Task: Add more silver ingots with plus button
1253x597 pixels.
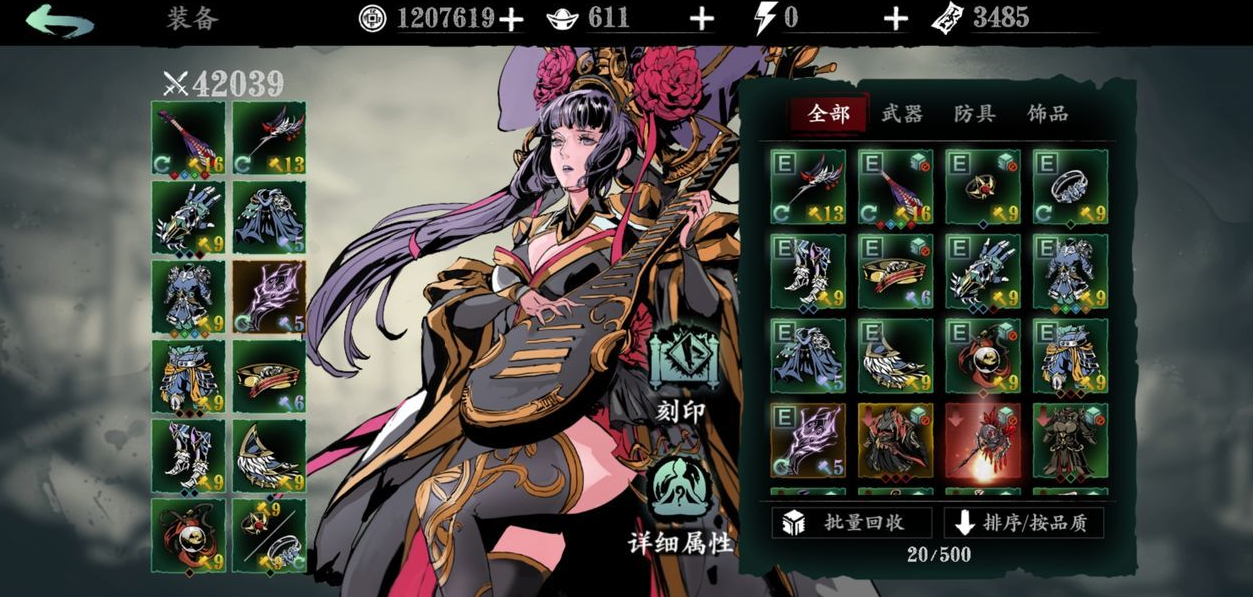Action: [702, 19]
